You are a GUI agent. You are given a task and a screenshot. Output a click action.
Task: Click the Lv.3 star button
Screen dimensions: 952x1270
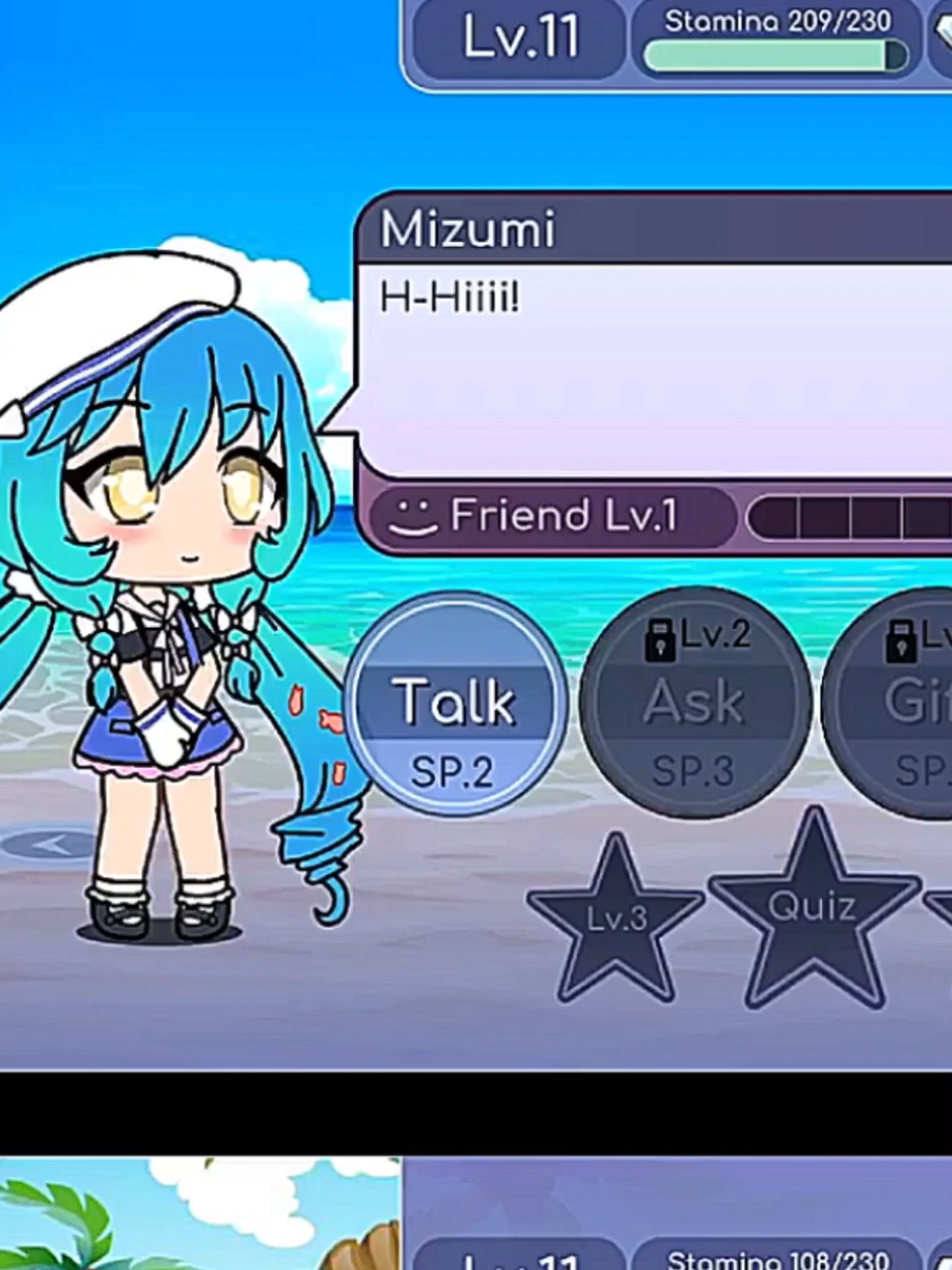[x=617, y=920]
